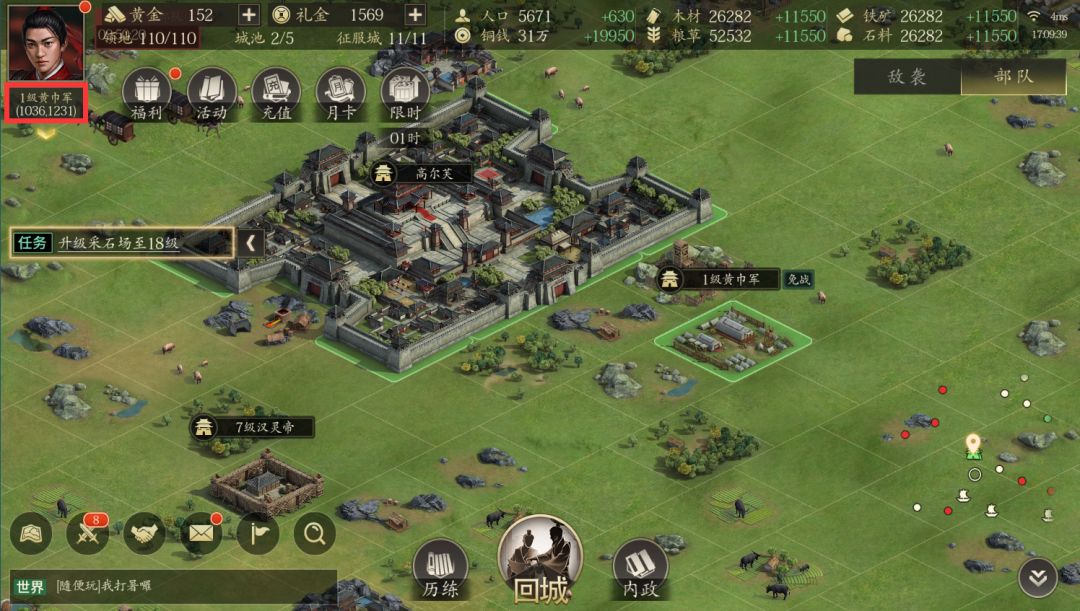Open the flag markers menu
The width and height of the screenshot is (1080, 611).
[x=258, y=534]
